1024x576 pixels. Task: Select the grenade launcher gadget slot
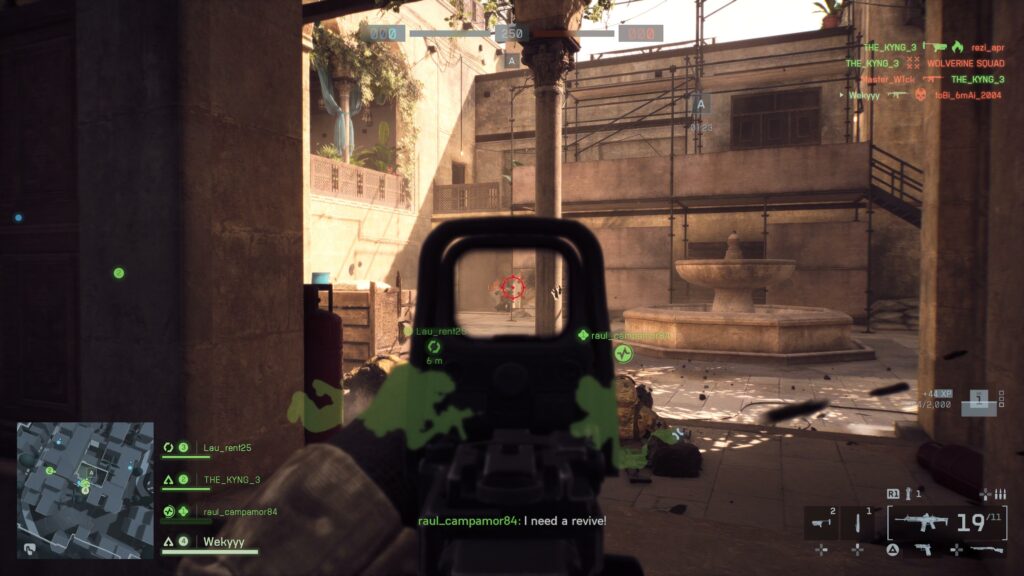click(823, 520)
